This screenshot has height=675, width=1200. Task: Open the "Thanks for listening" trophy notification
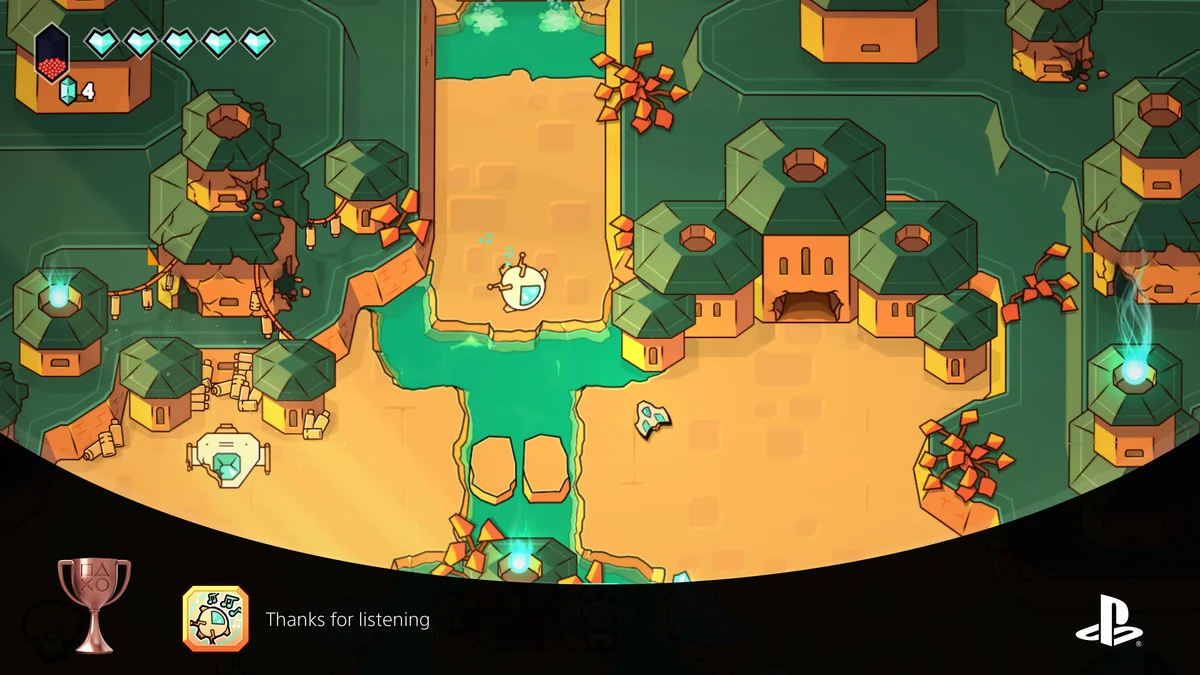[347, 620]
